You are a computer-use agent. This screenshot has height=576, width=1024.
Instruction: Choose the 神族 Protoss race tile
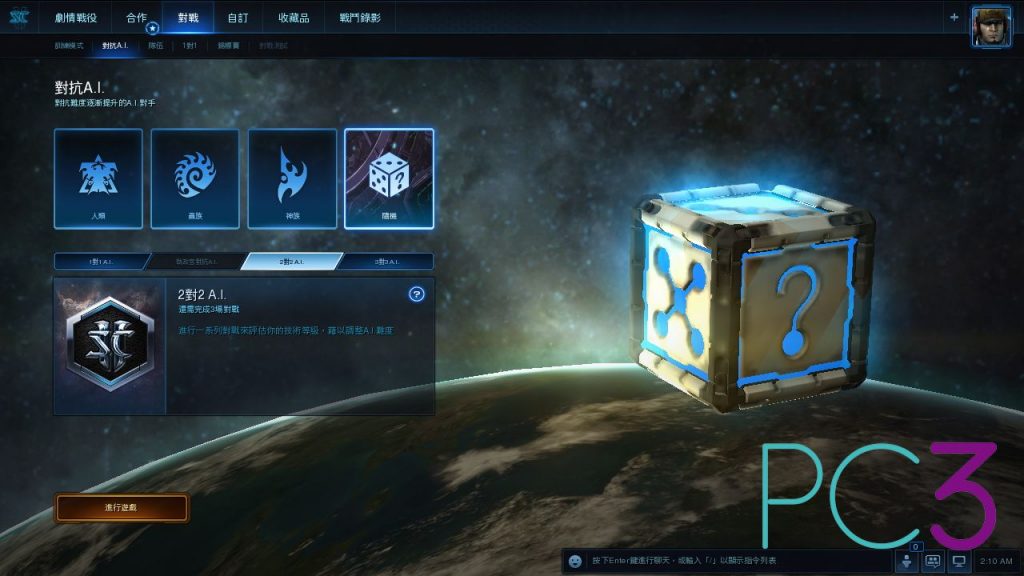292,178
